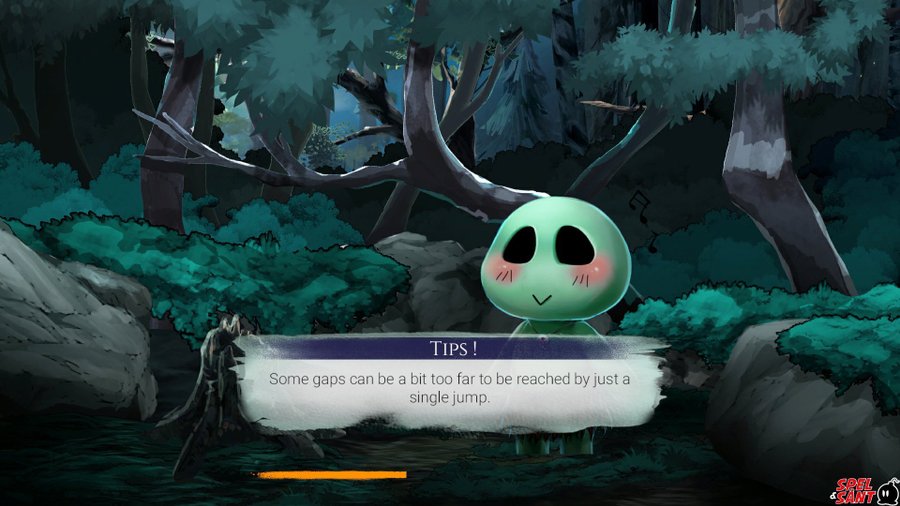Dismiss the Tips message box
Screen dimensions: 900x506
tap(450, 386)
